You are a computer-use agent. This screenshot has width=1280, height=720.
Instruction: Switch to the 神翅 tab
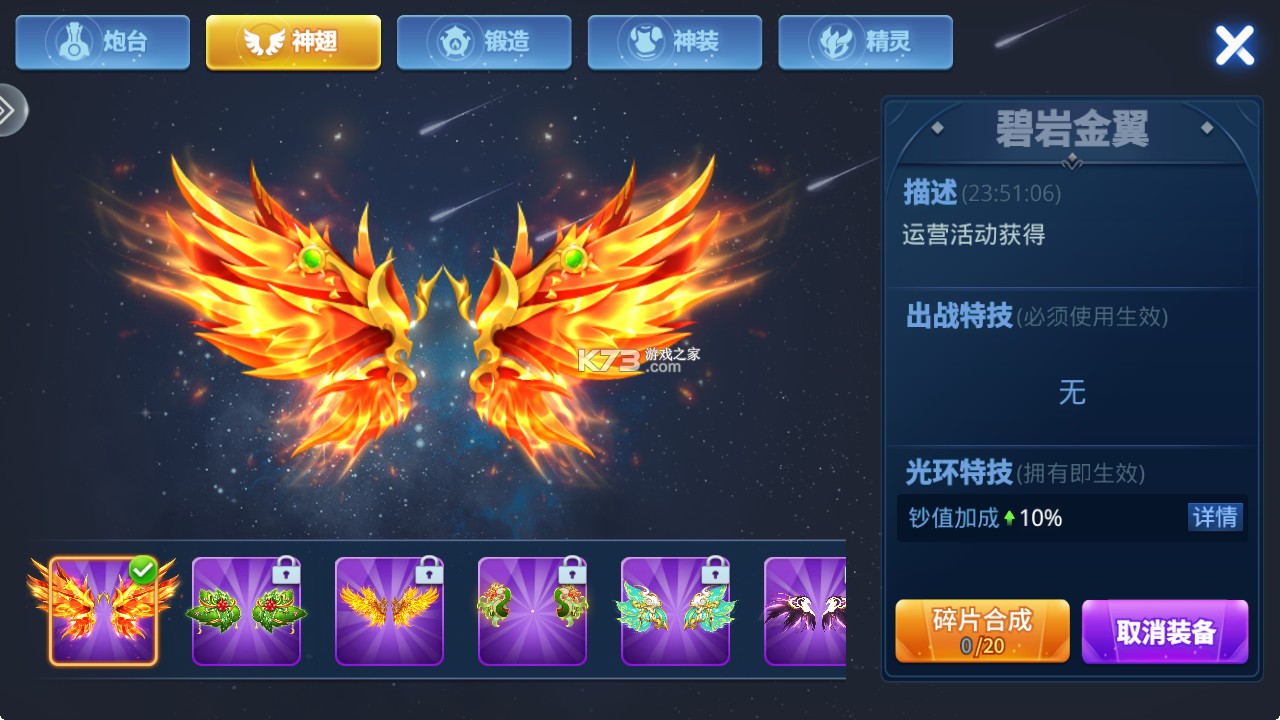click(x=292, y=42)
